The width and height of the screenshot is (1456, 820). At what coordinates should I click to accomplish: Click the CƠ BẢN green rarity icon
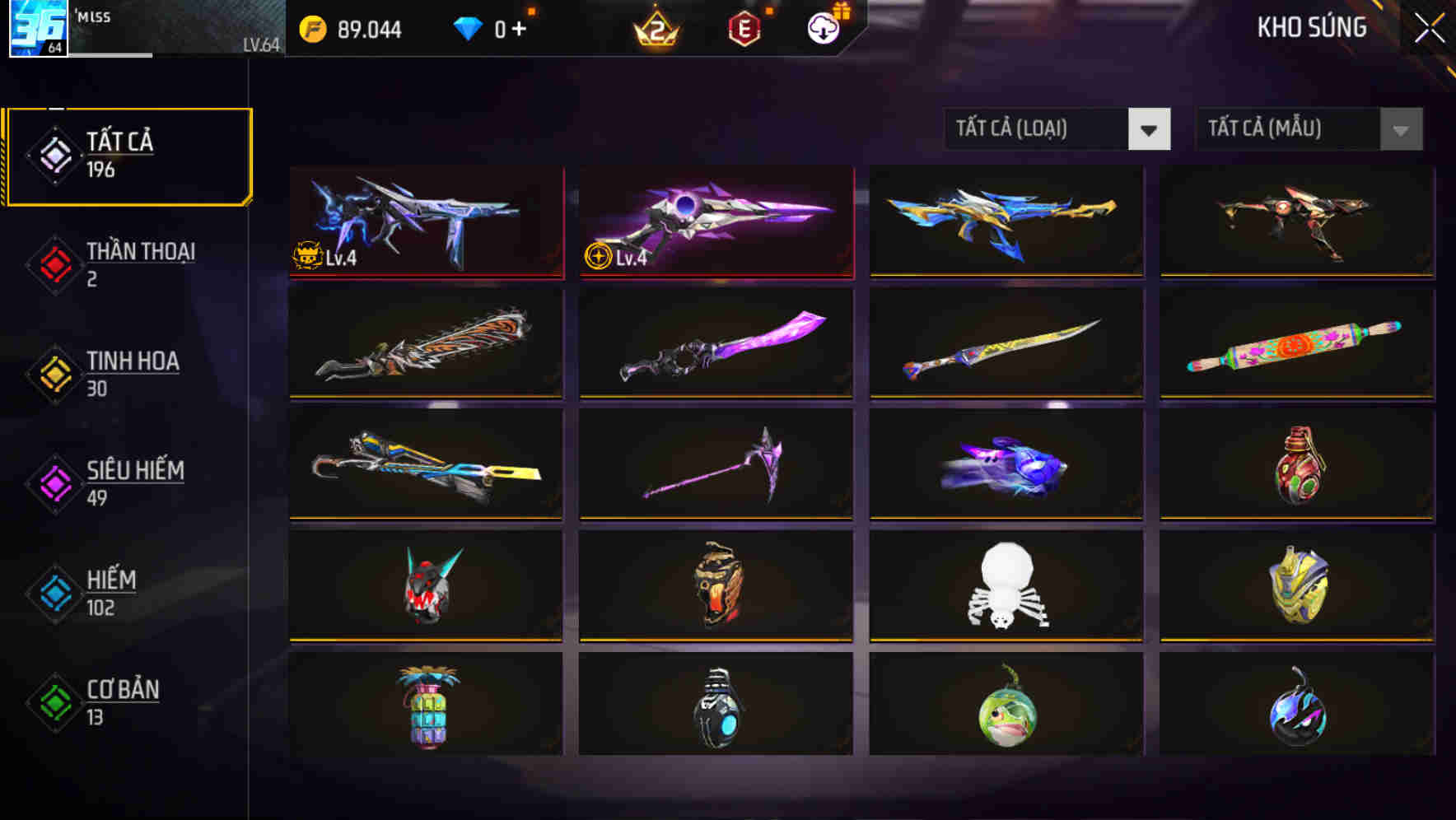[54, 701]
